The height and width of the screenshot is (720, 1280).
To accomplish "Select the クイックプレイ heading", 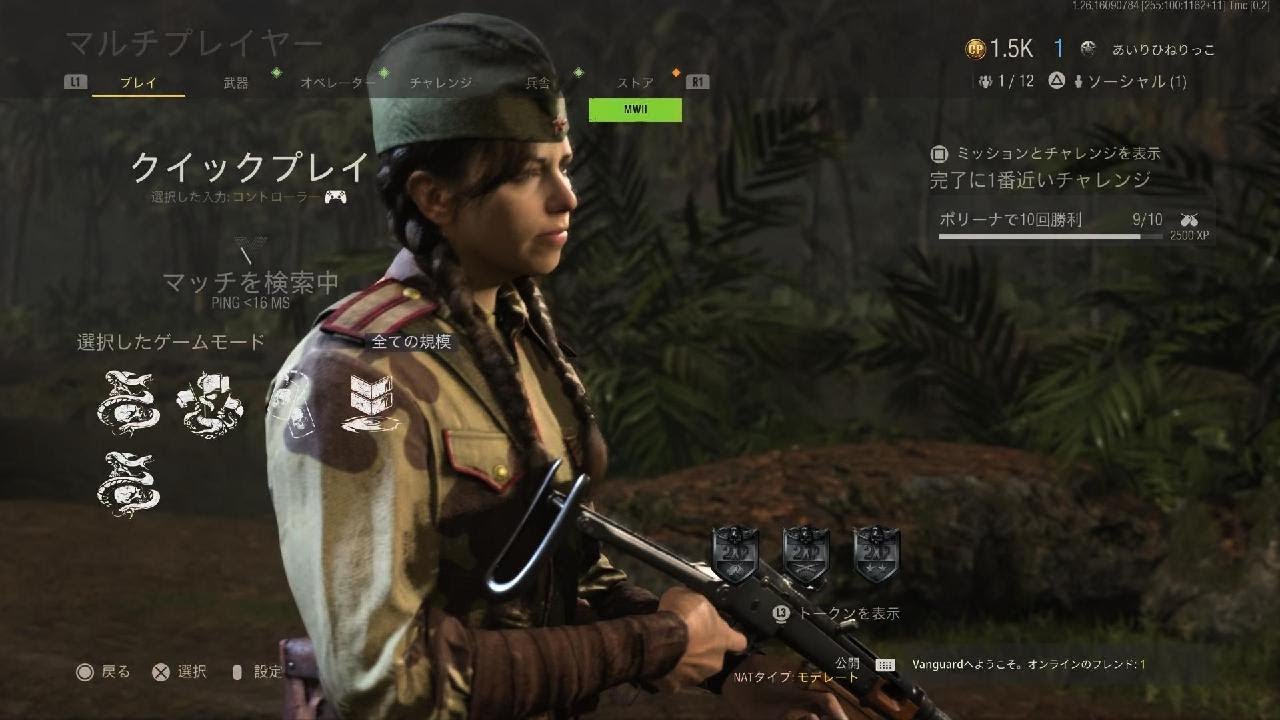I will point(250,167).
